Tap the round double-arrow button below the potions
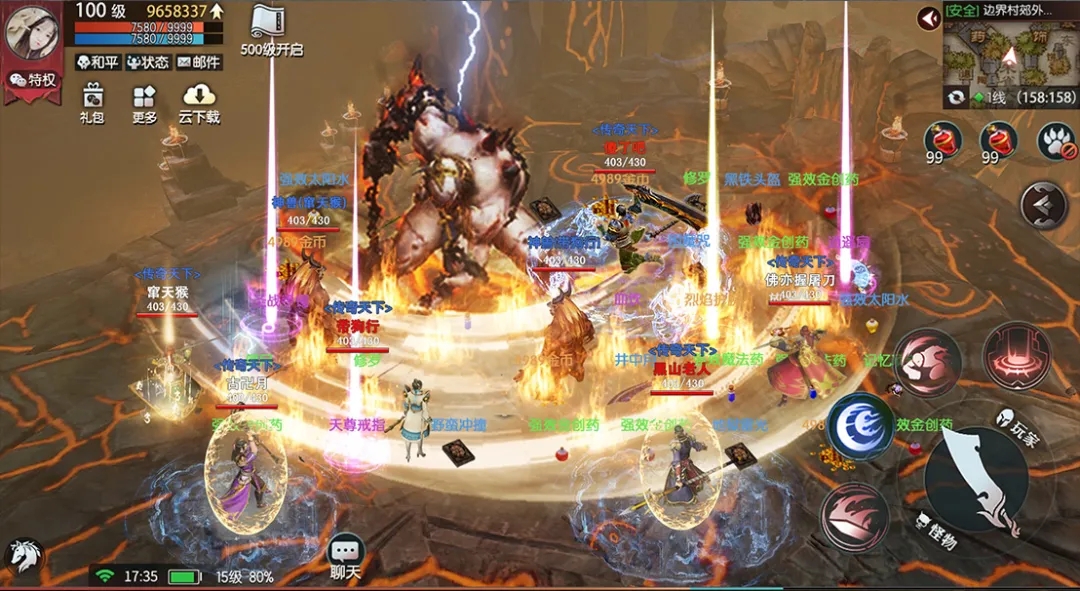Screen dimensions: 1080x591 click(x=1043, y=205)
